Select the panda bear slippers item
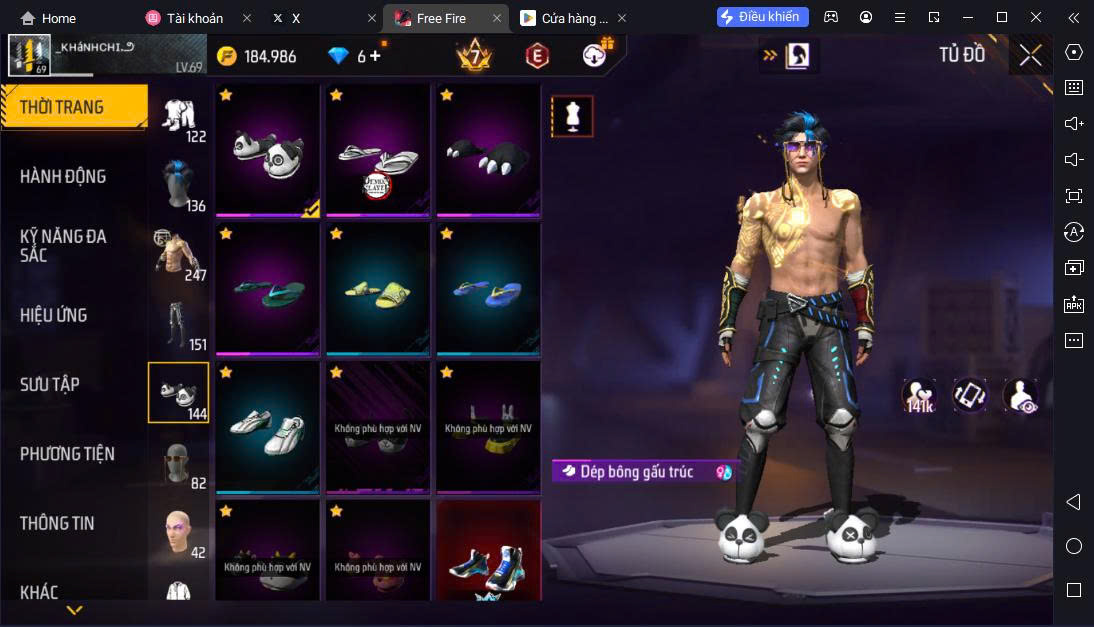 pos(267,150)
